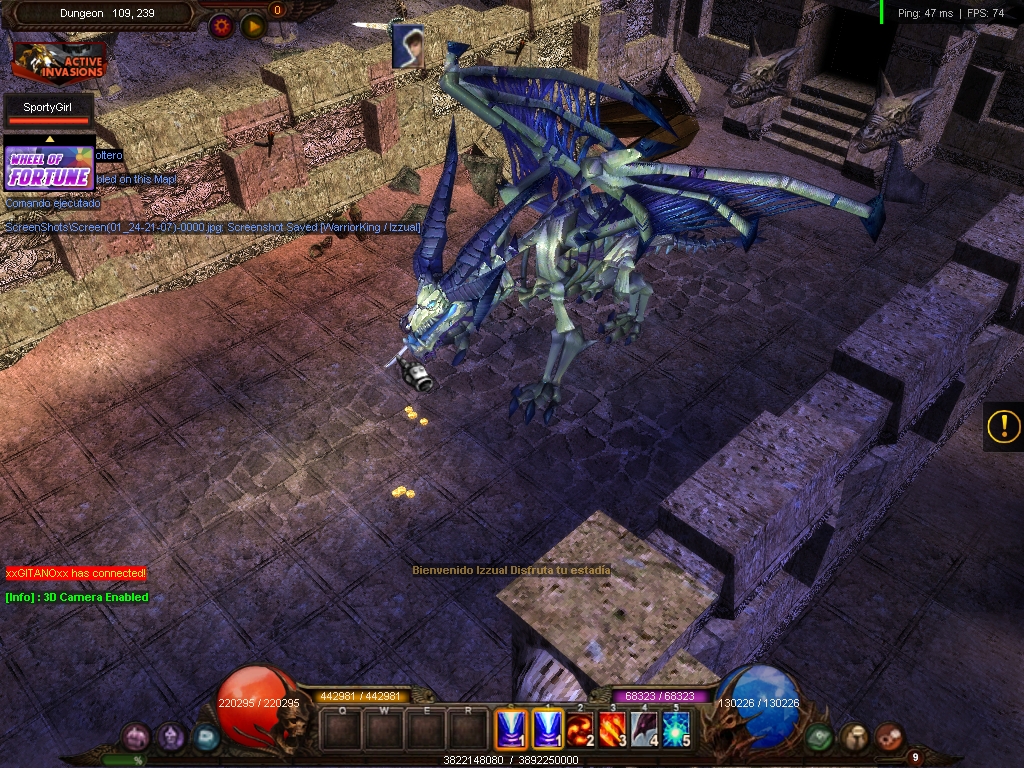This screenshot has height=768, width=1024.
Task: Activate the flame slash skill numbered 3
Action: pyautogui.click(x=612, y=730)
